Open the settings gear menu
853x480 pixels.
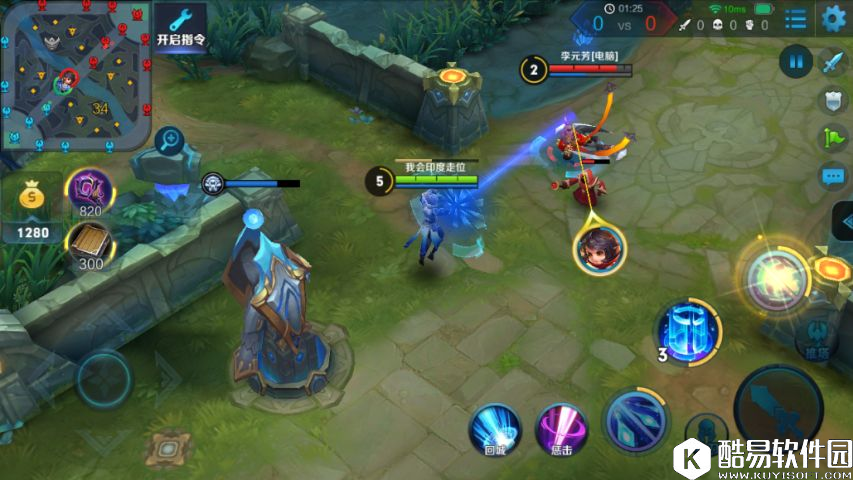tap(833, 17)
